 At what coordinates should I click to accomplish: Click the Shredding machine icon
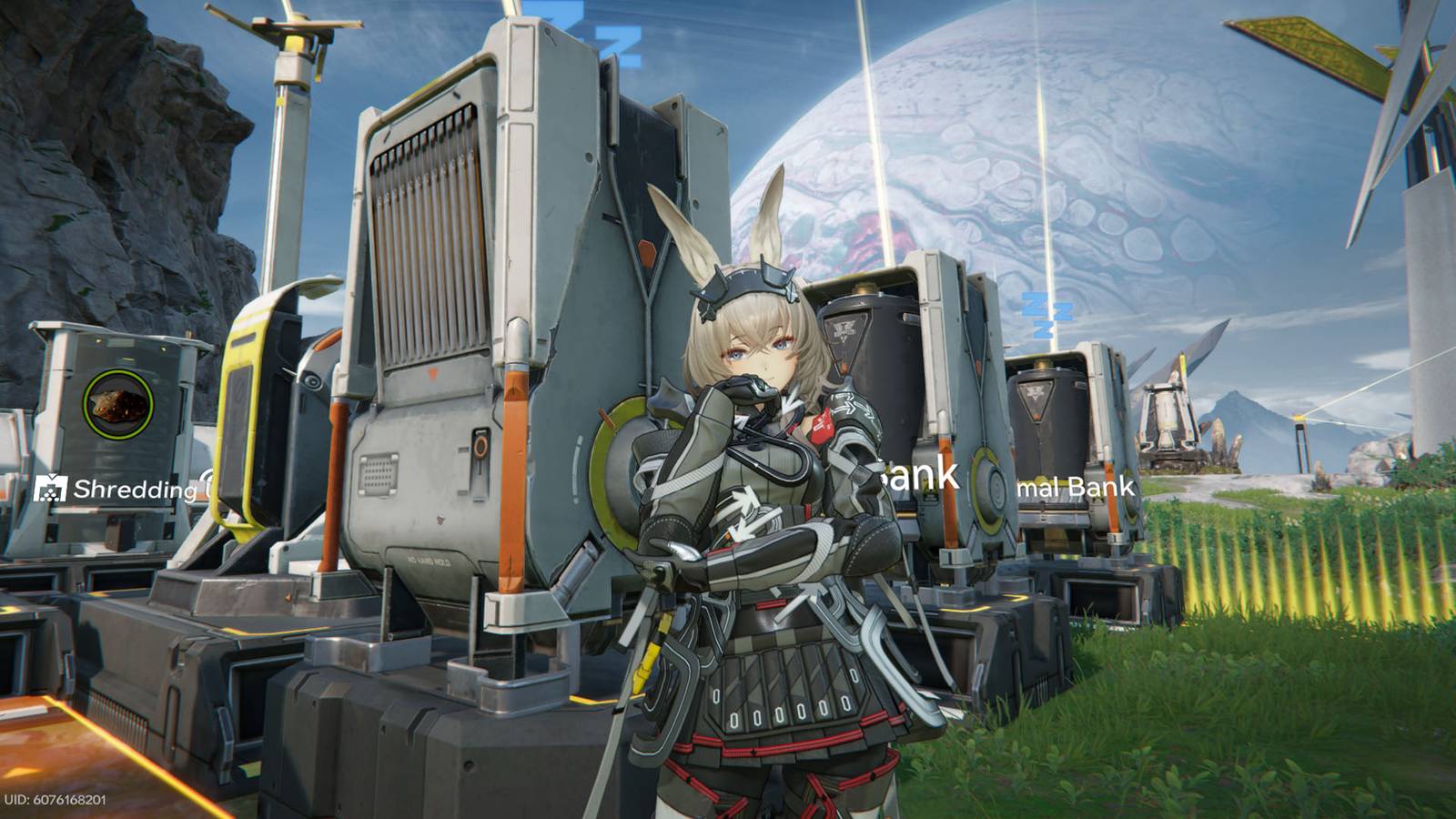point(52,489)
